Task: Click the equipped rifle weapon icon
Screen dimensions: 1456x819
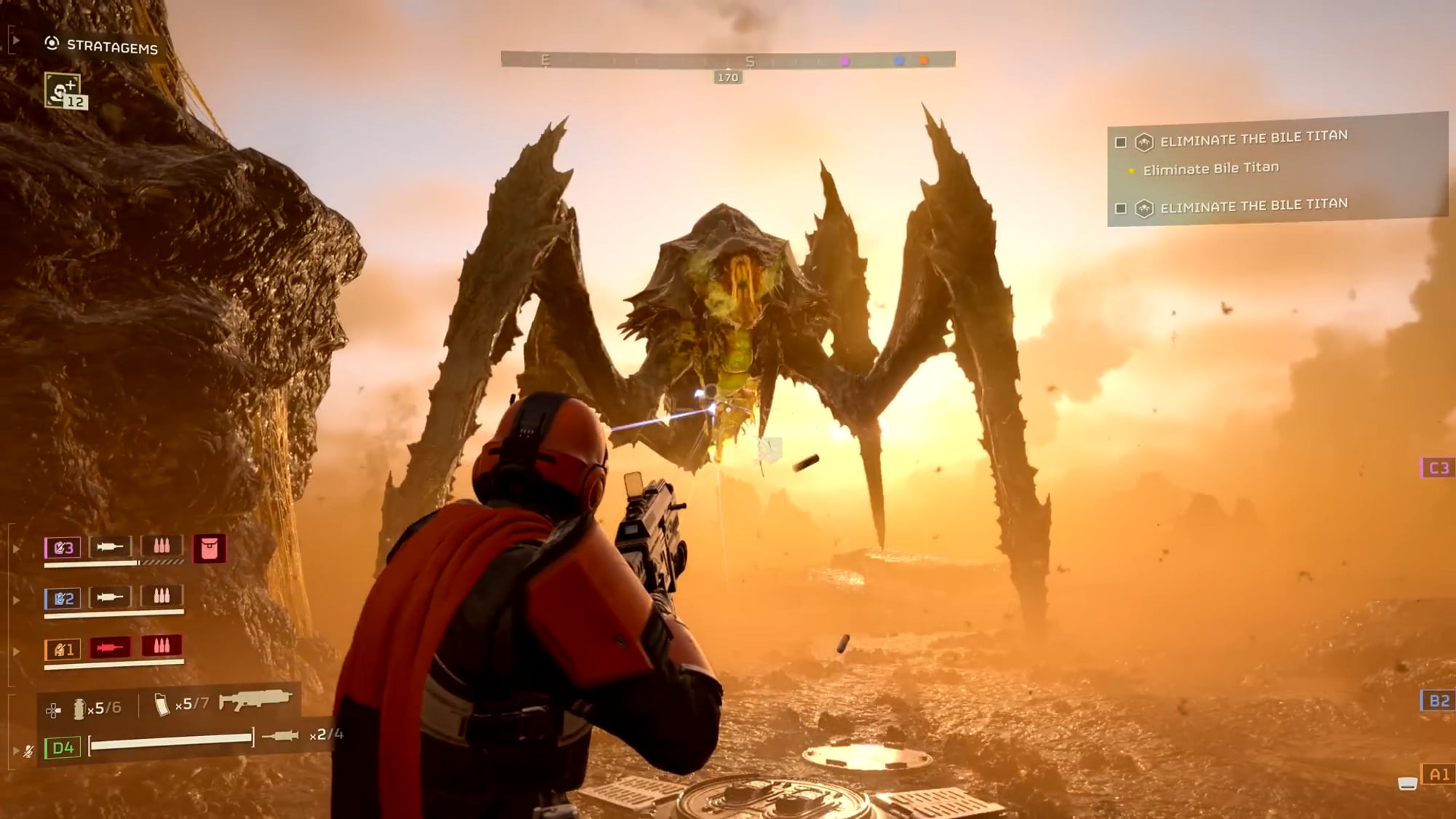Action: (x=255, y=699)
